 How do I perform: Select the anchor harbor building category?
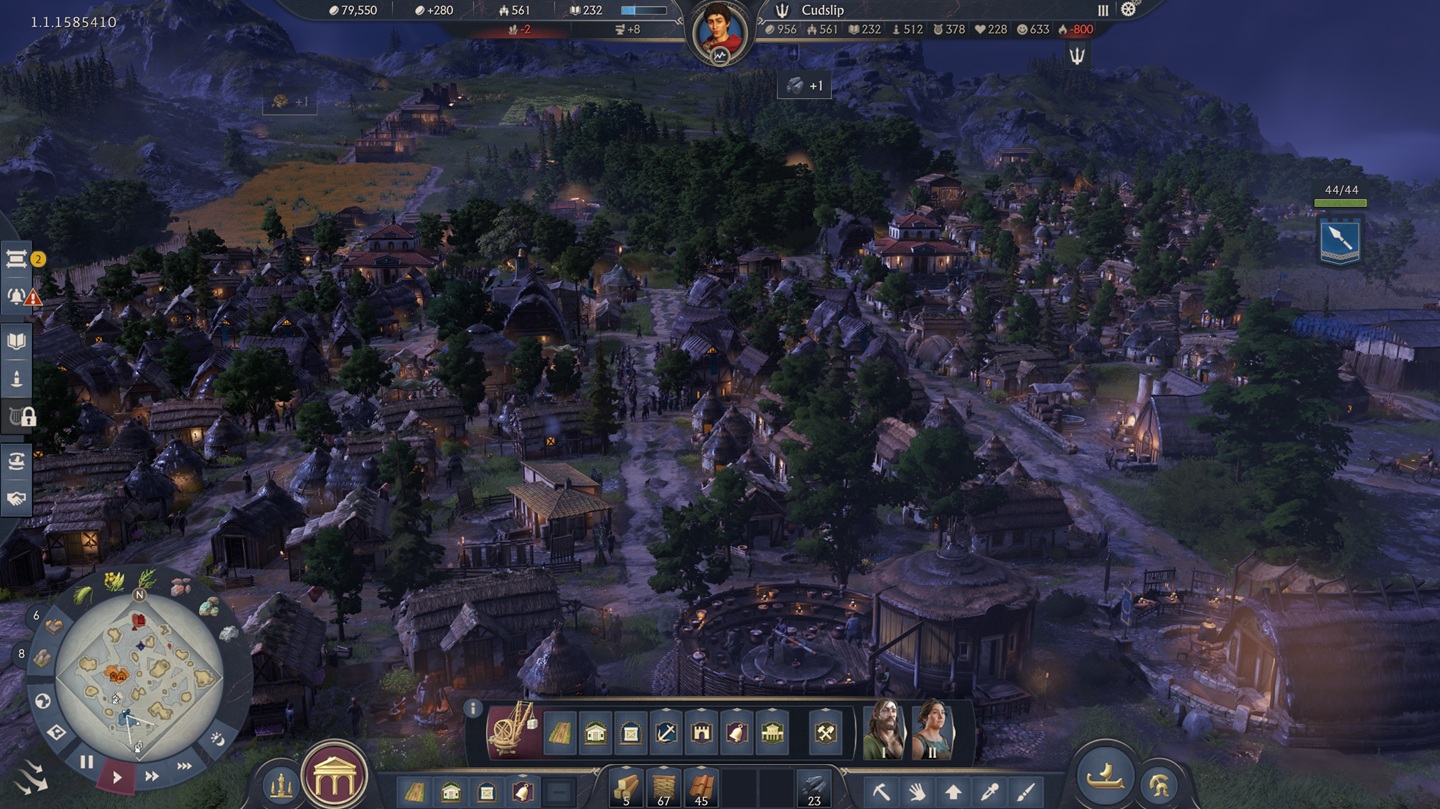pyautogui.click(x=666, y=734)
